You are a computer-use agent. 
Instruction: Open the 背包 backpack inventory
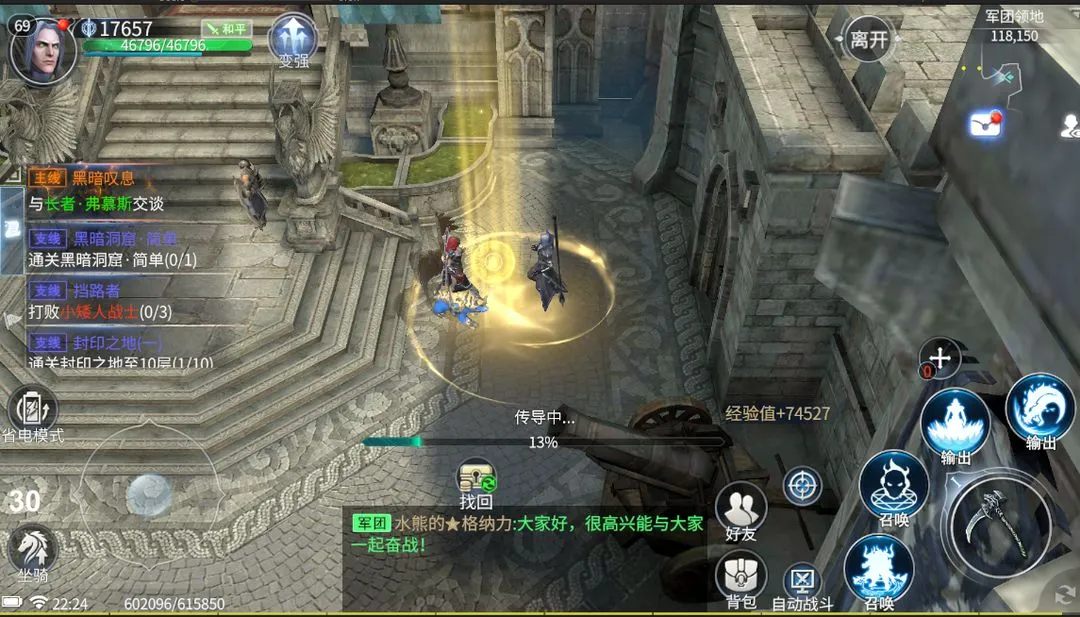(x=741, y=578)
